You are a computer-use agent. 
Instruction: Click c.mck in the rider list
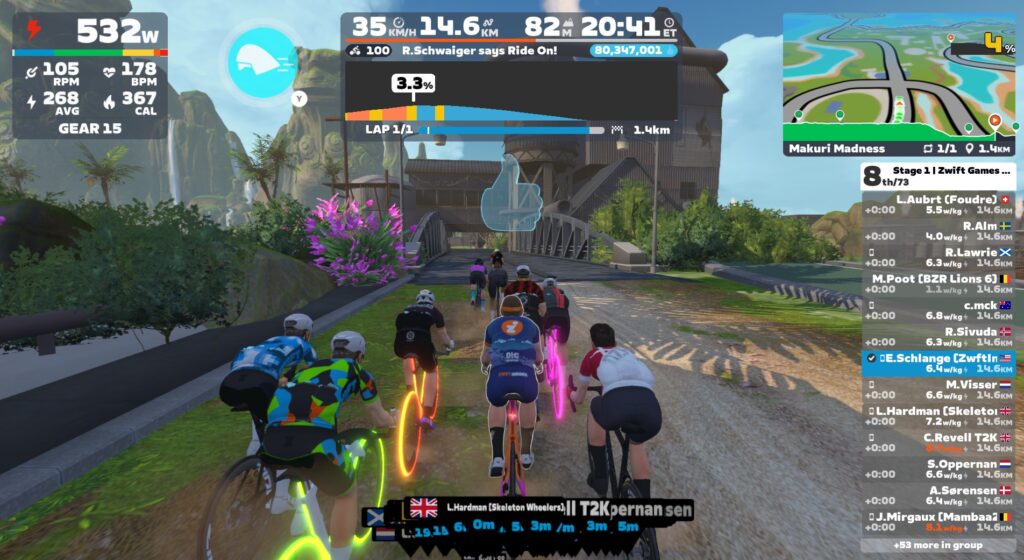937,309
